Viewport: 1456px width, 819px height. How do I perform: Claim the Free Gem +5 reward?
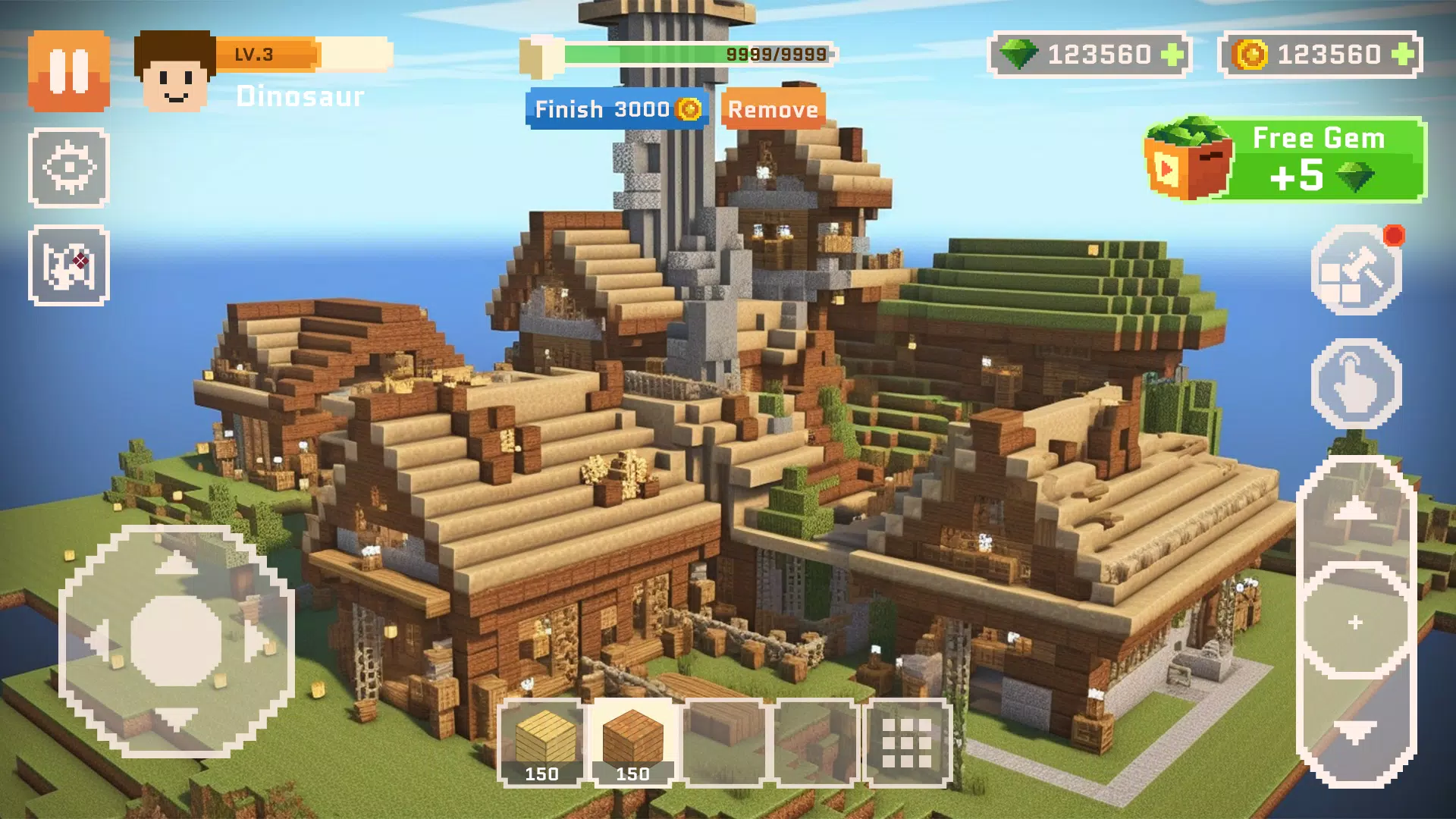click(1286, 159)
